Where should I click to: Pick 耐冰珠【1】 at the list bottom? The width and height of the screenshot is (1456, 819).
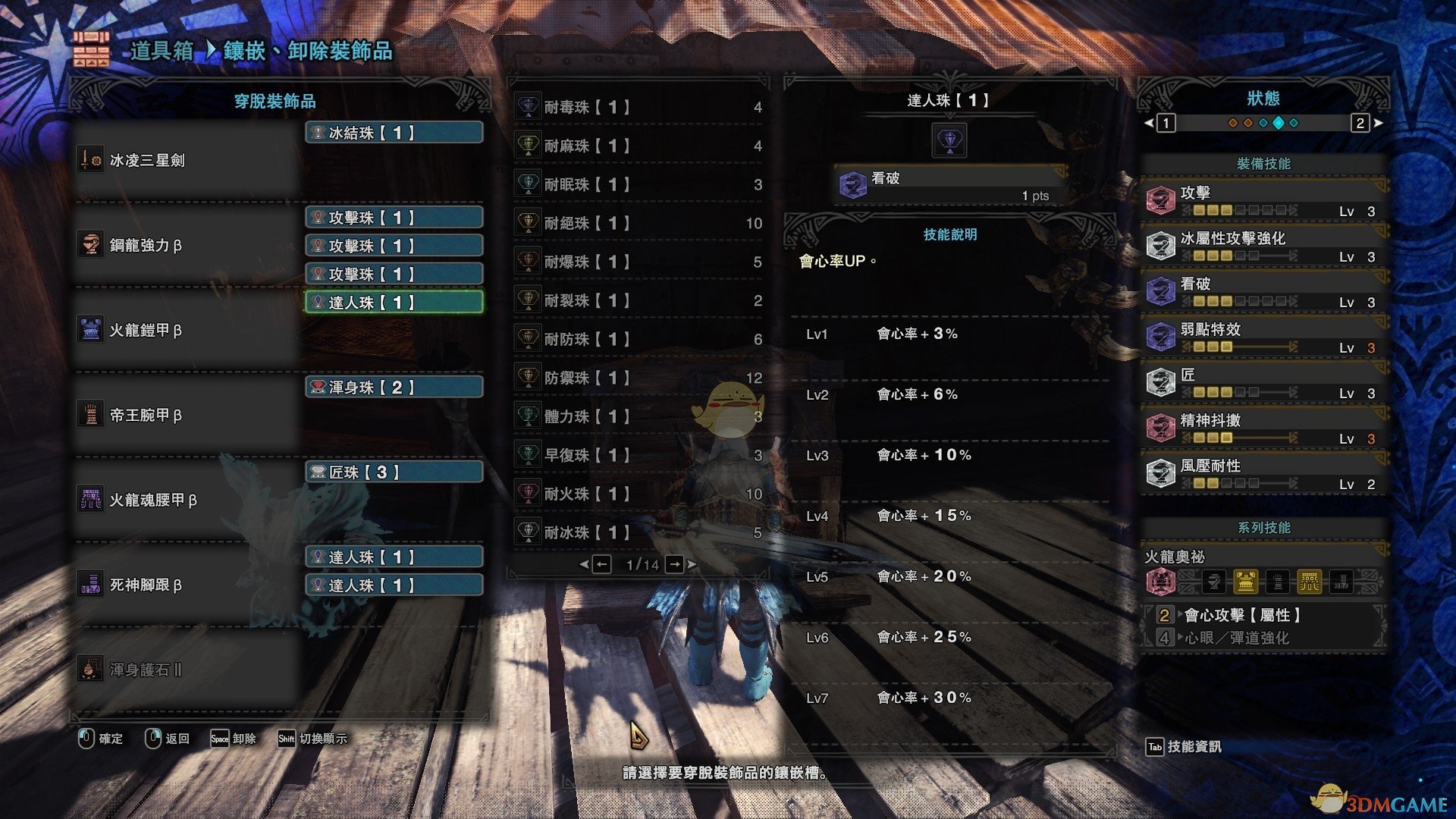(639, 532)
